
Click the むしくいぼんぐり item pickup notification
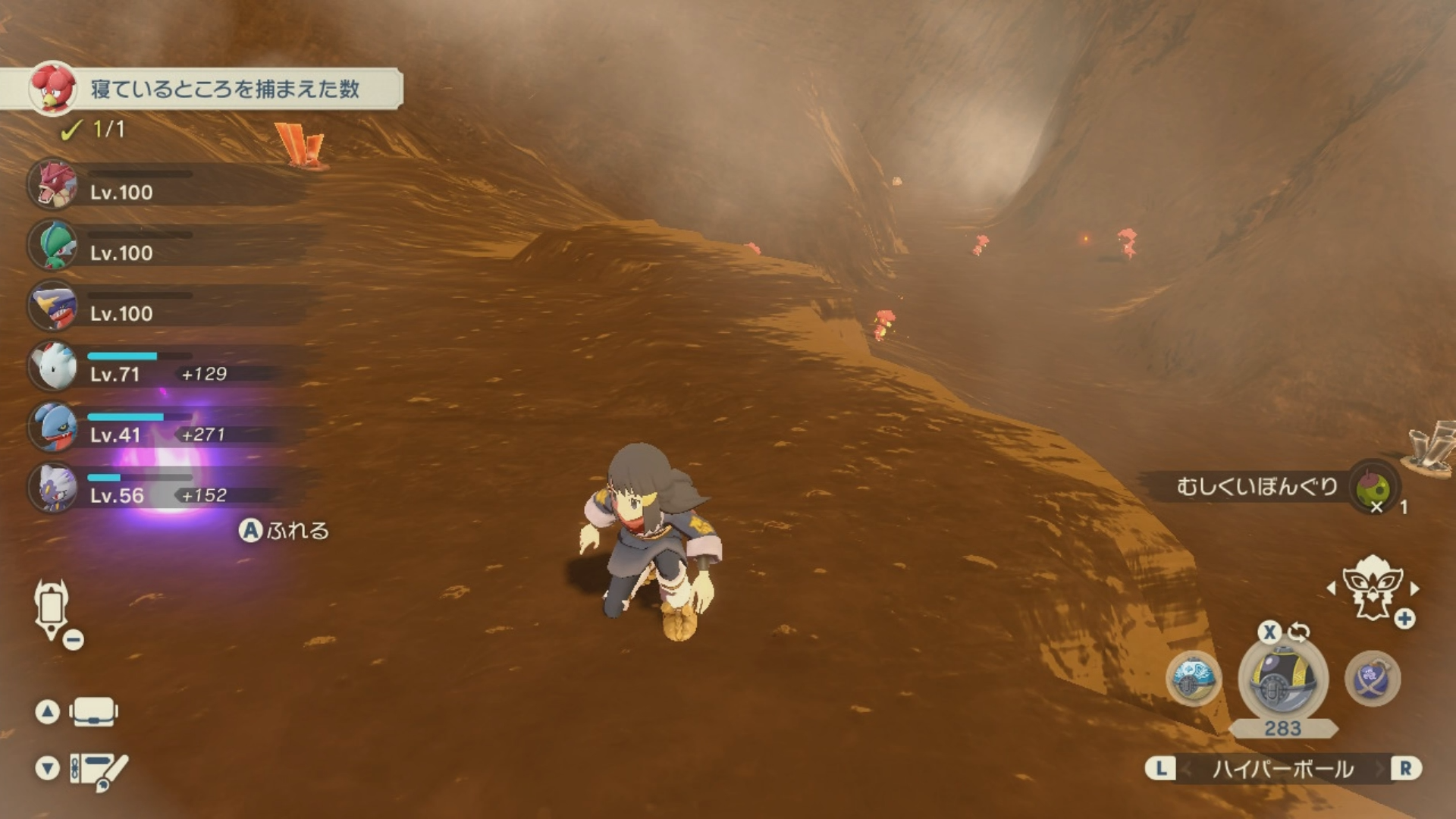click(1274, 487)
